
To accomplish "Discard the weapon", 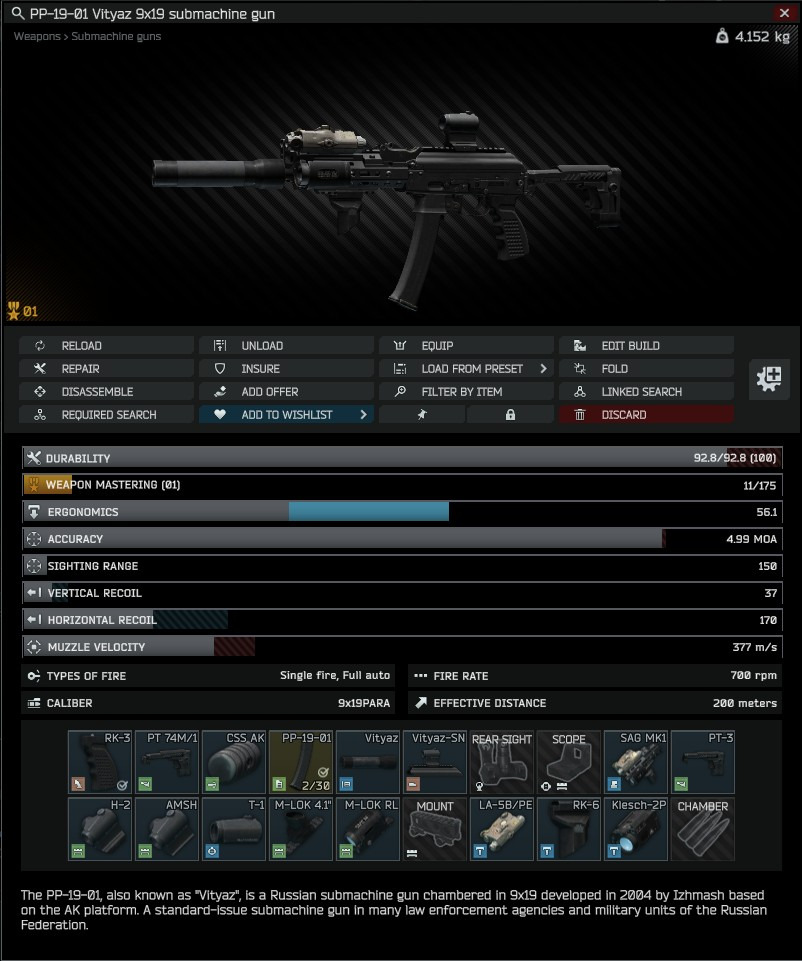I will tap(646, 414).
